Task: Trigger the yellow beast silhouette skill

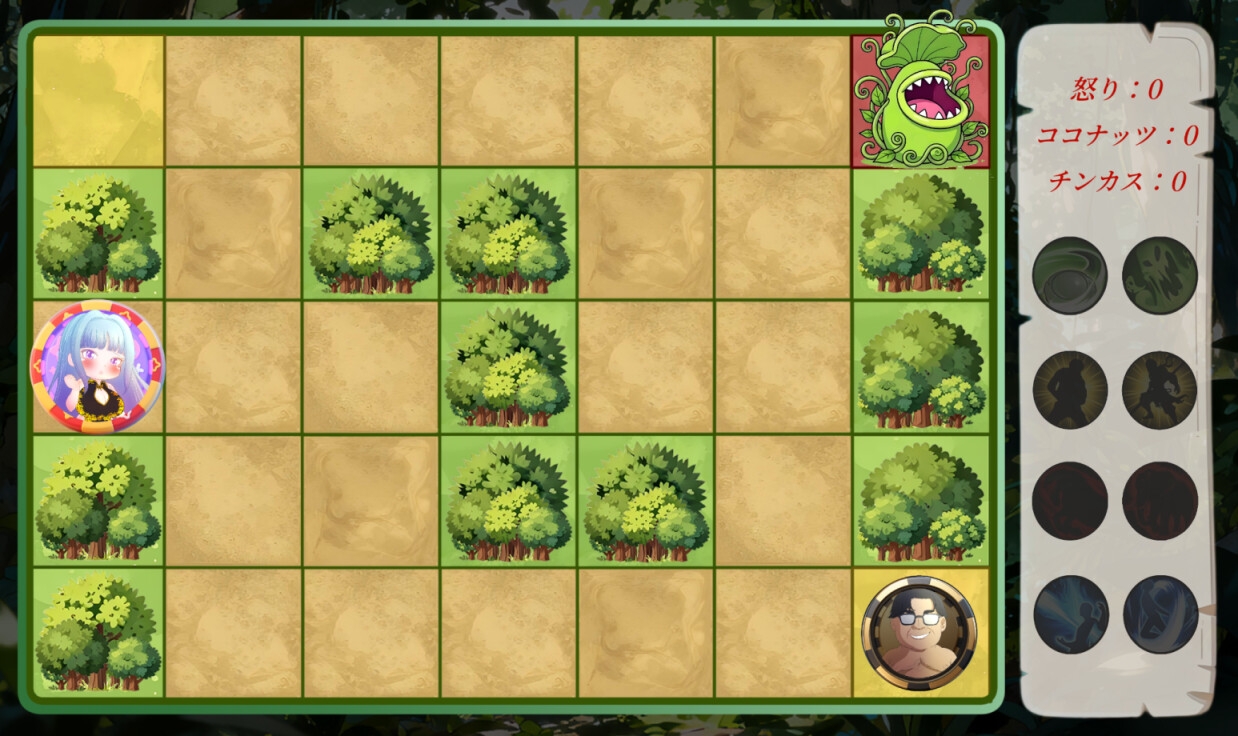Action: [x=1160, y=389]
